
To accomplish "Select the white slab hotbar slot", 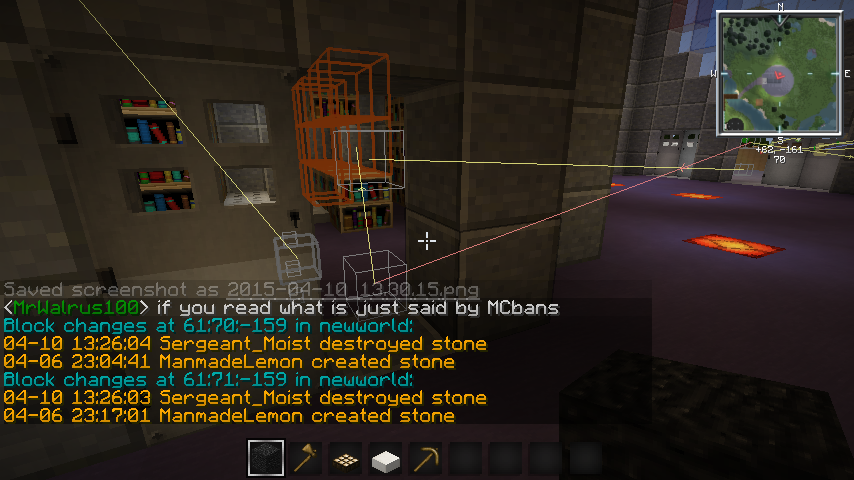I will coord(386,459).
